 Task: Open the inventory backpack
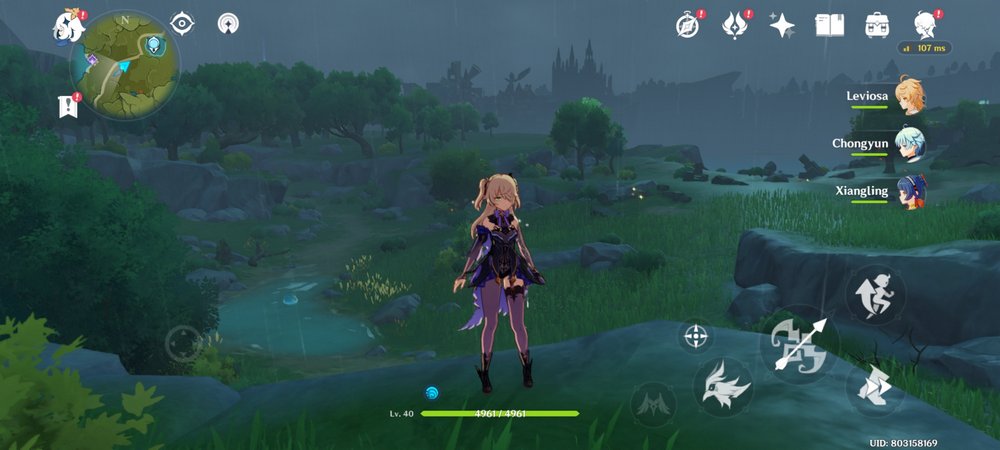click(x=878, y=25)
